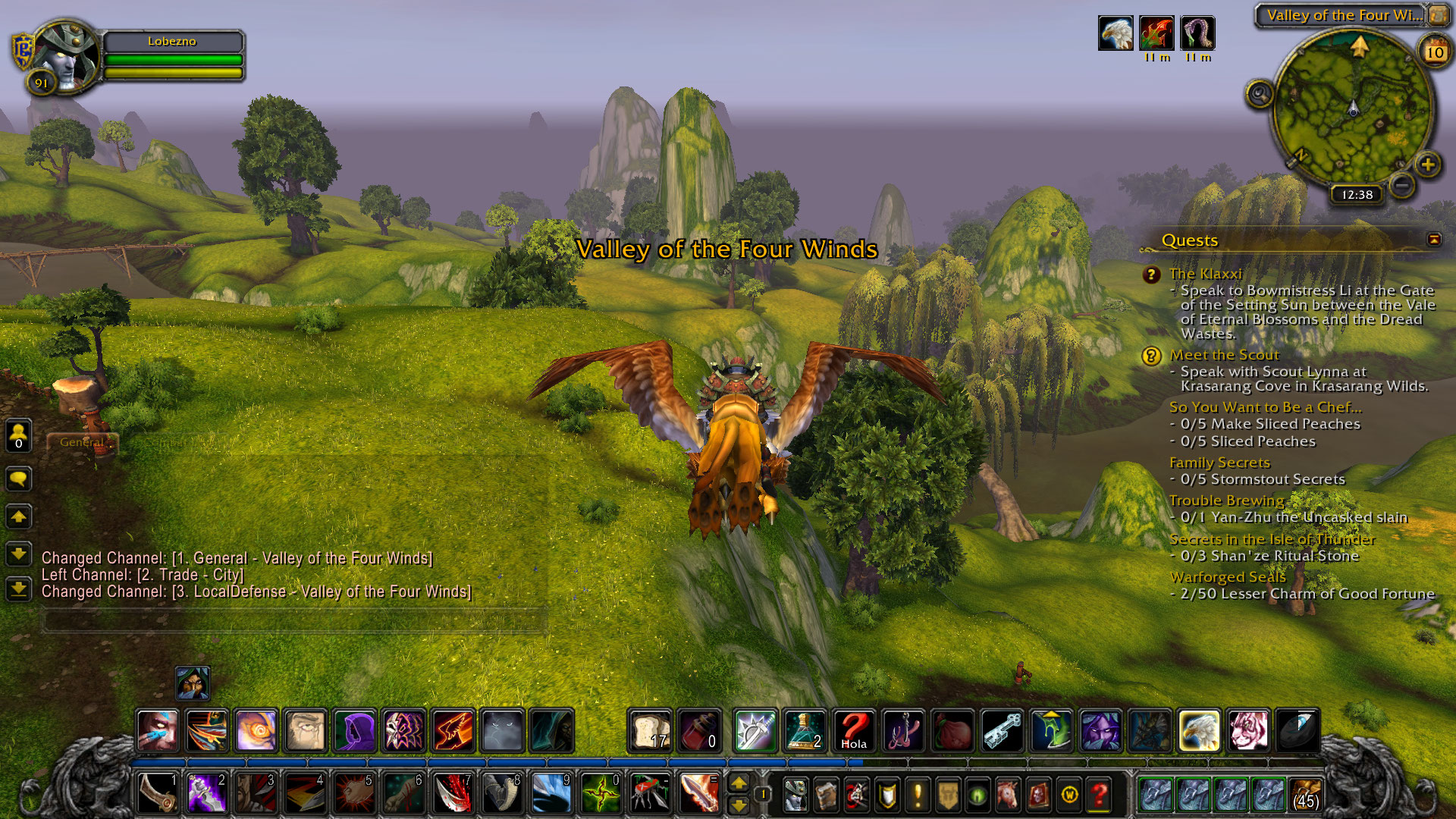Collapse the Quests objective tracker
The image size is (1456, 819).
[x=1434, y=240]
